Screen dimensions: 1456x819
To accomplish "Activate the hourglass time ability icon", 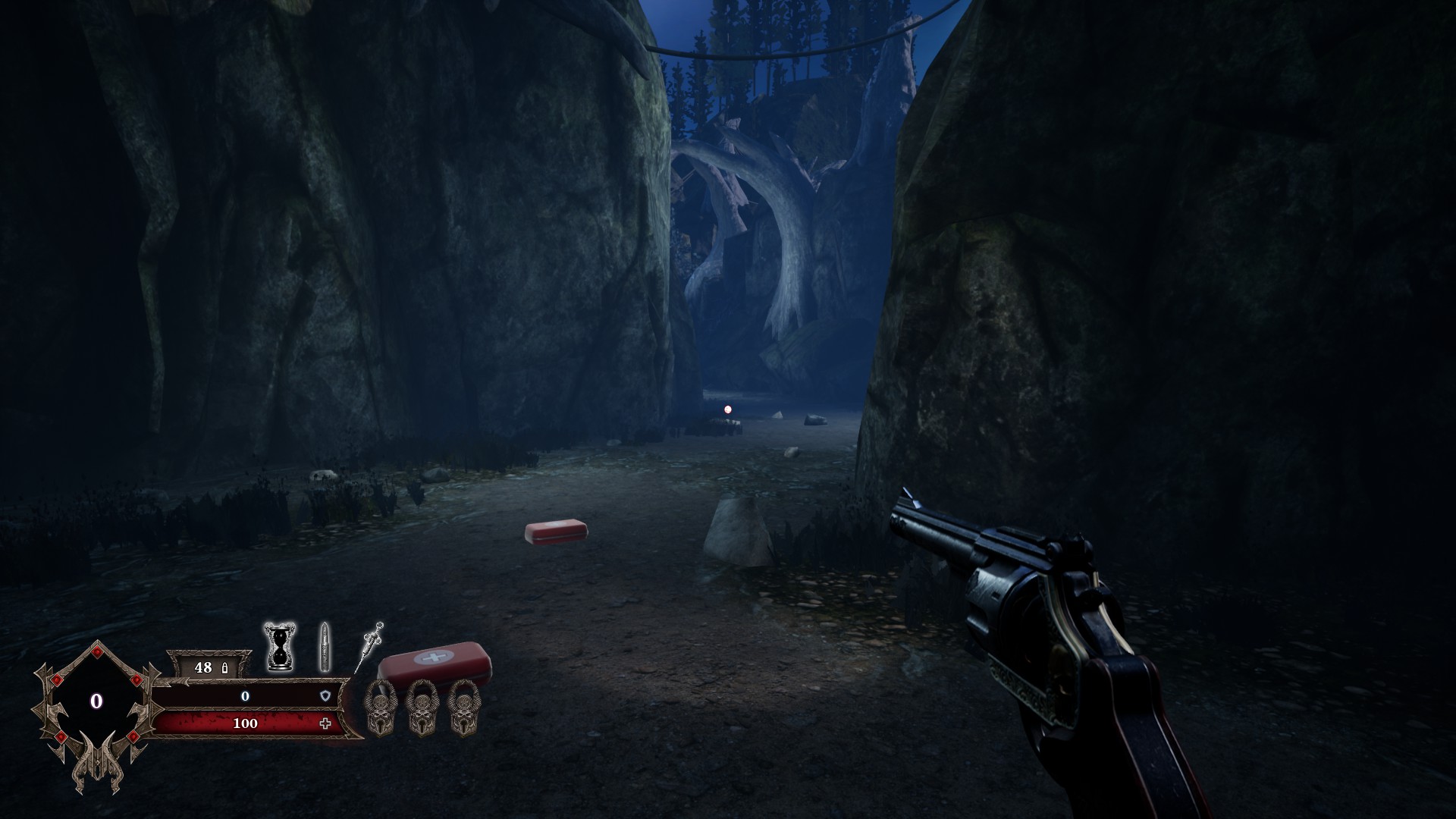I will [x=279, y=647].
